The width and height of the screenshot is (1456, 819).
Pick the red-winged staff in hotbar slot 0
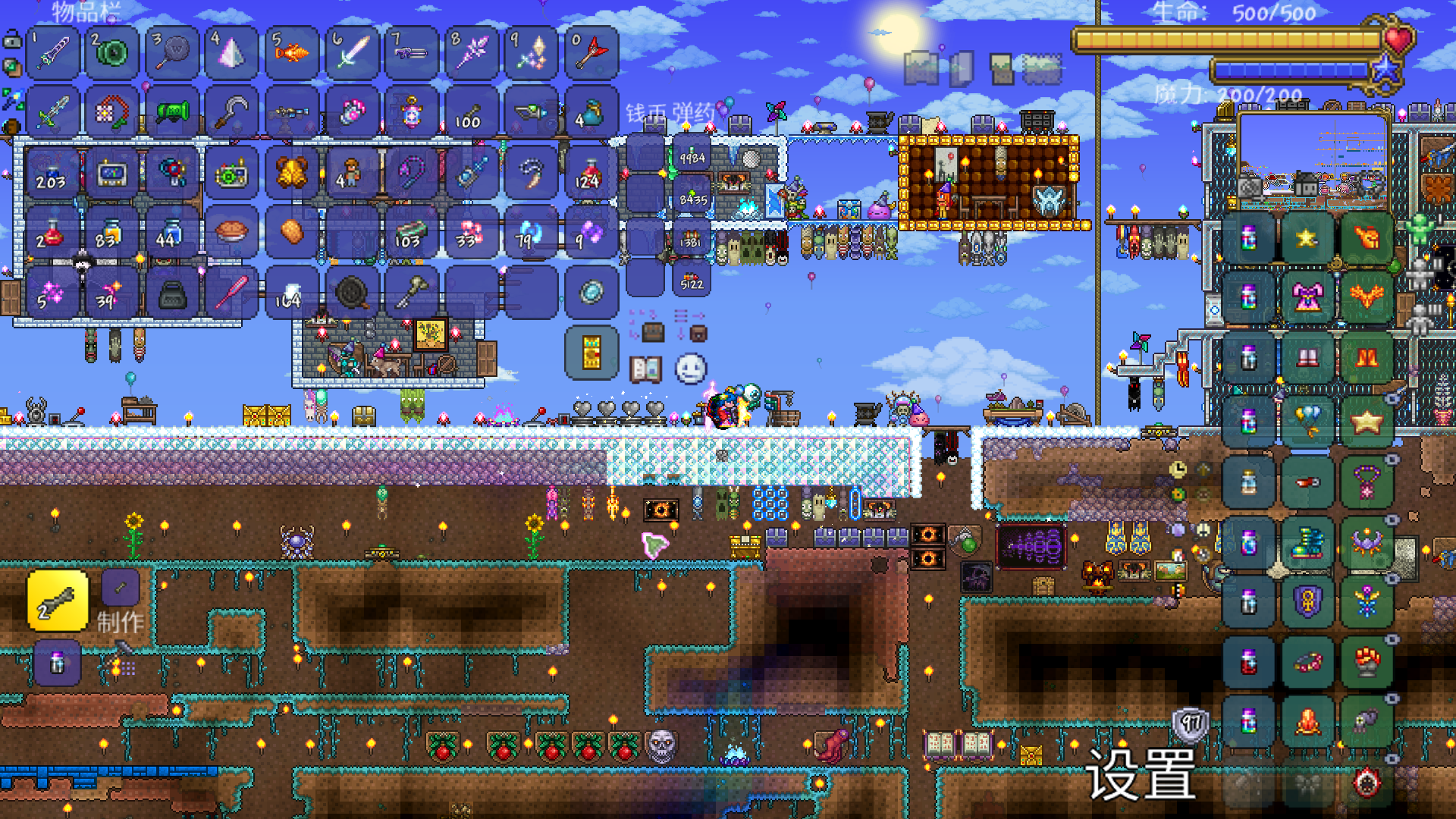(x=591, y=53)
